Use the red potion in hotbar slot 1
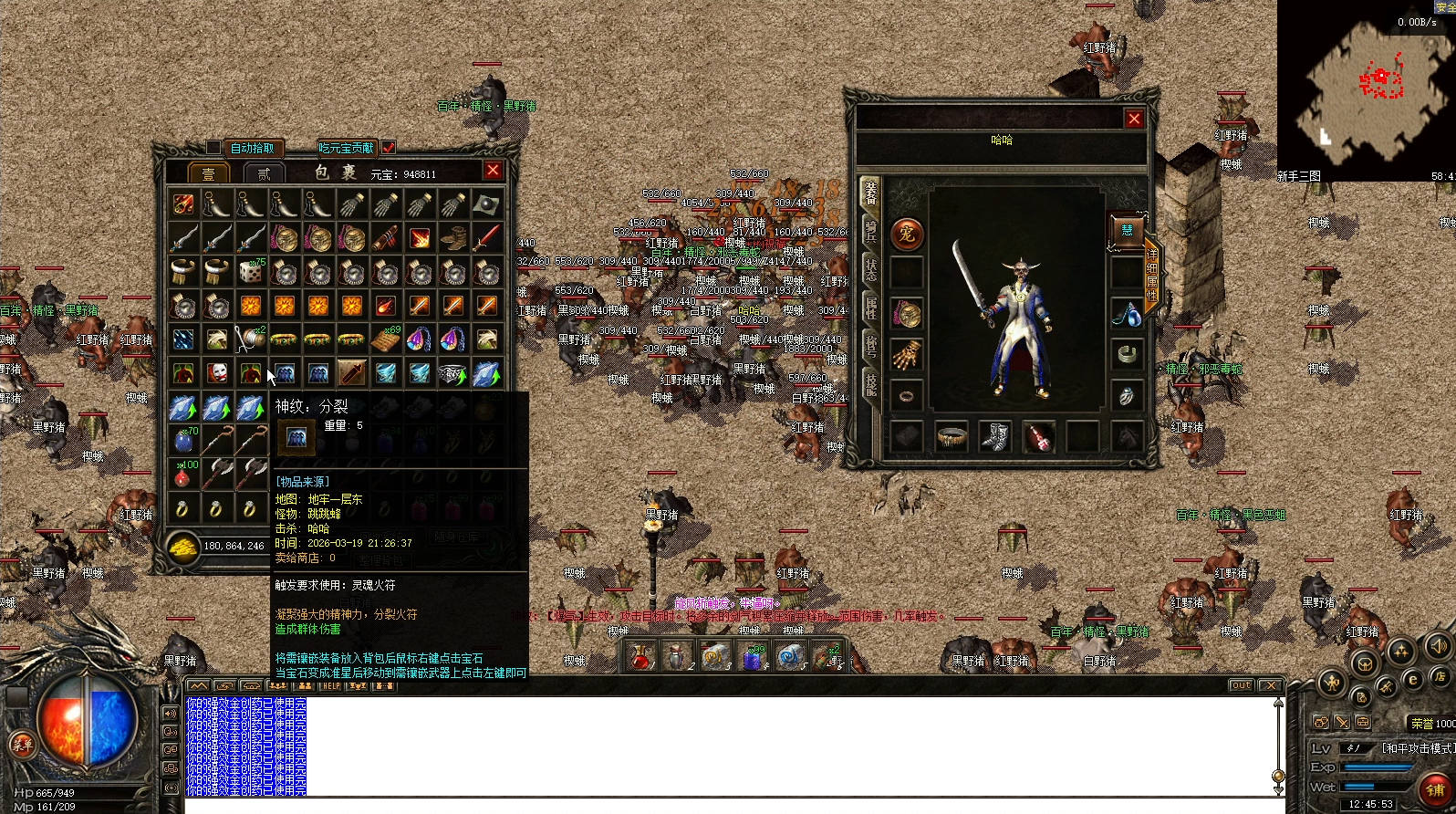Image resolution: width=1456 pixels, height=814 pixels. (x=641, y=655)
